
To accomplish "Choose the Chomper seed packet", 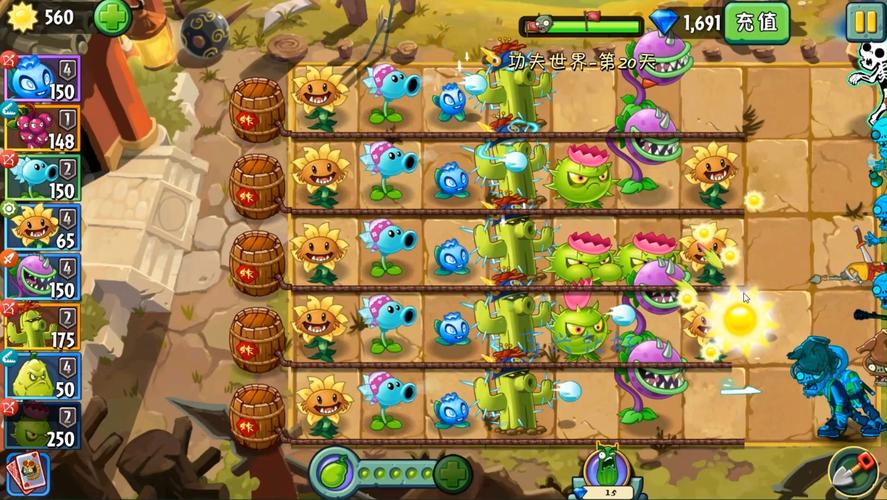I will click(x=41, y=275).
